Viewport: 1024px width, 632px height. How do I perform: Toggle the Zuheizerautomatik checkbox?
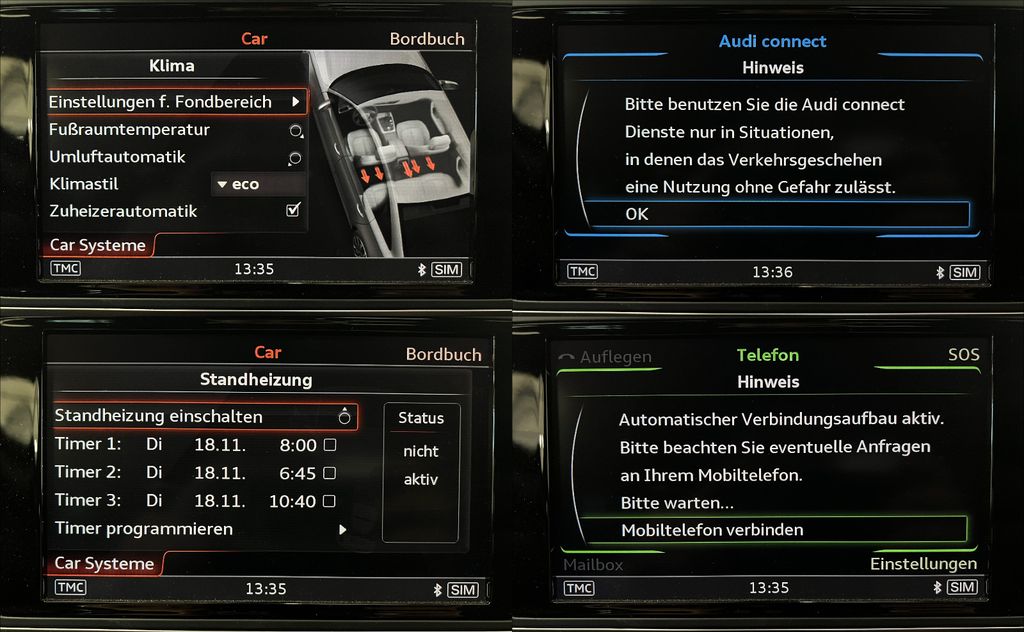[x=293, y=211]
